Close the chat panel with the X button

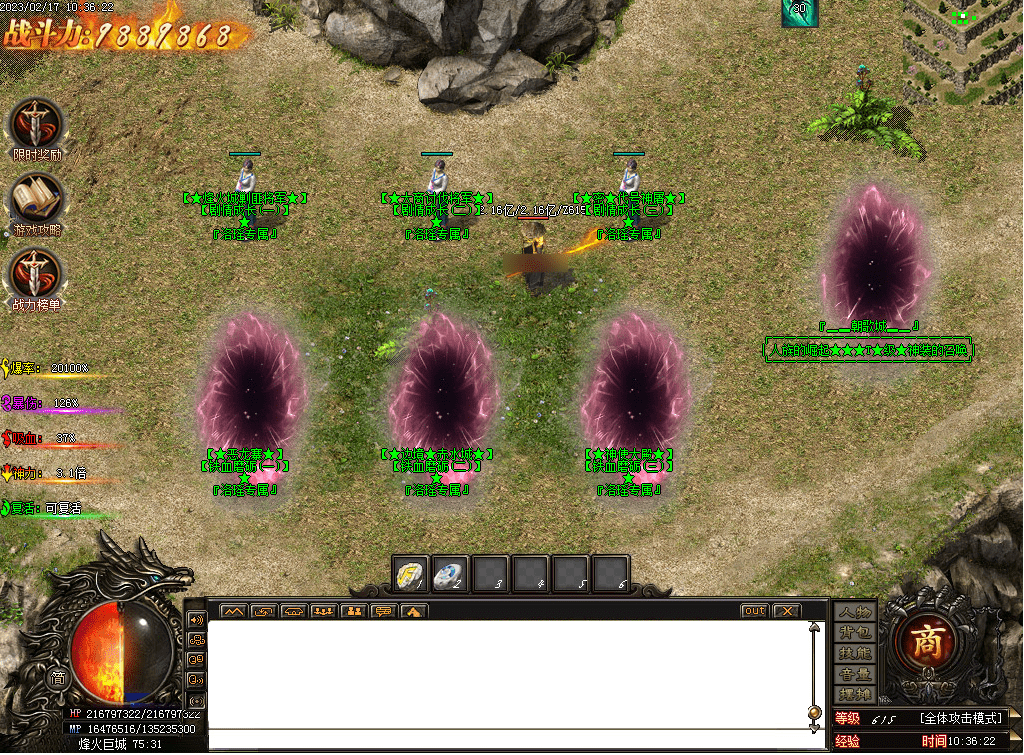point(787,611)
